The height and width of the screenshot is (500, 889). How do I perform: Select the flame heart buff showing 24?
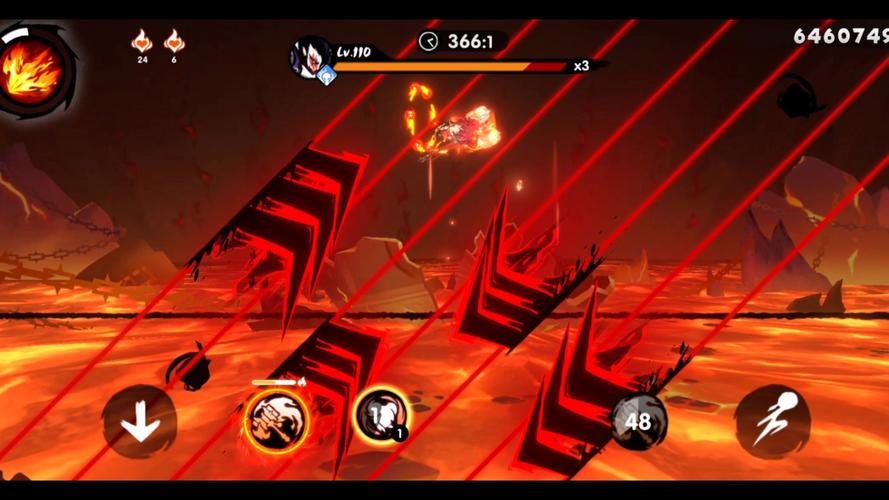[x=142, y=43]
